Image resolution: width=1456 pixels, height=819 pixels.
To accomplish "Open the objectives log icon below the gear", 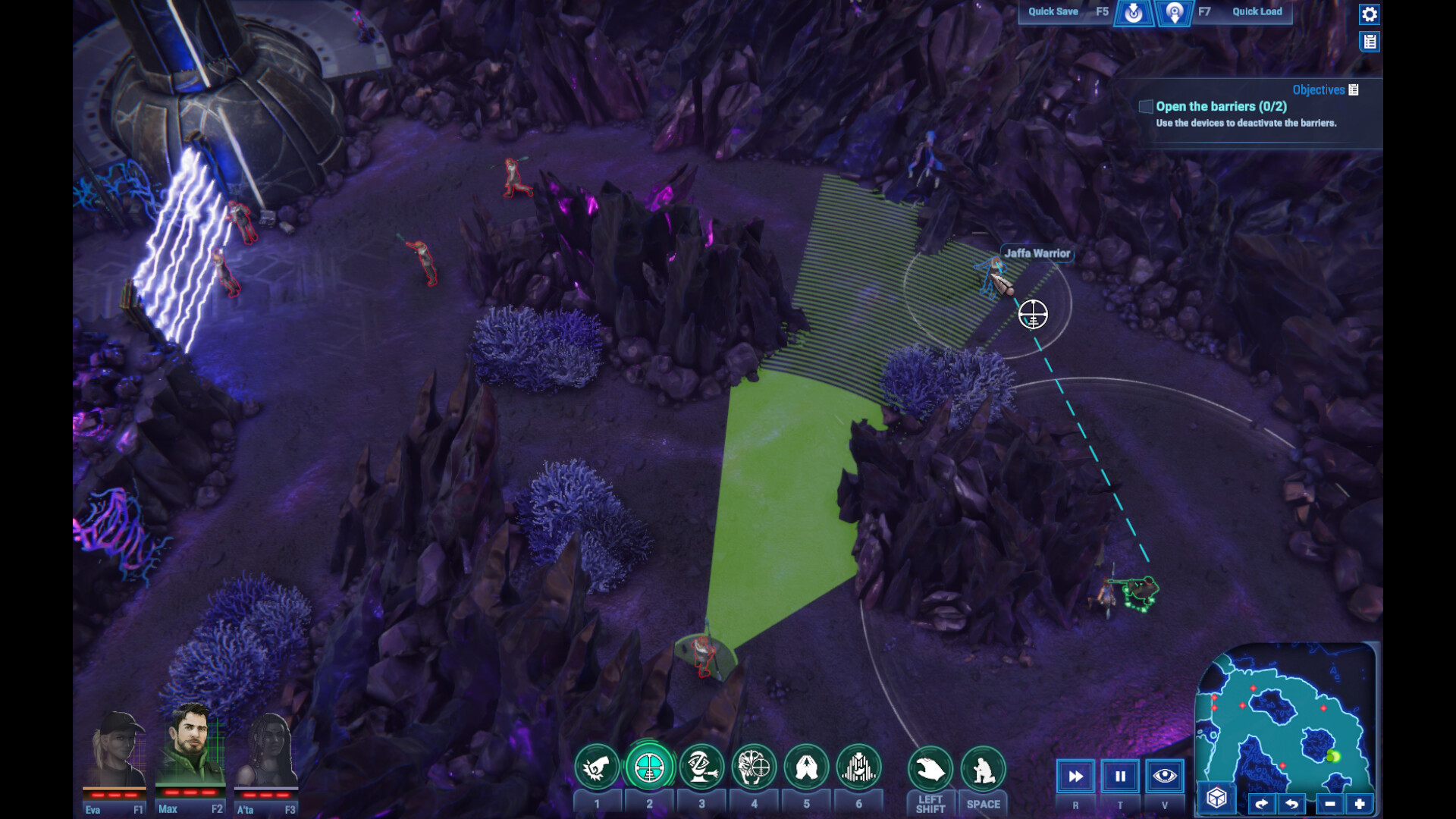I will [1369, 42].
